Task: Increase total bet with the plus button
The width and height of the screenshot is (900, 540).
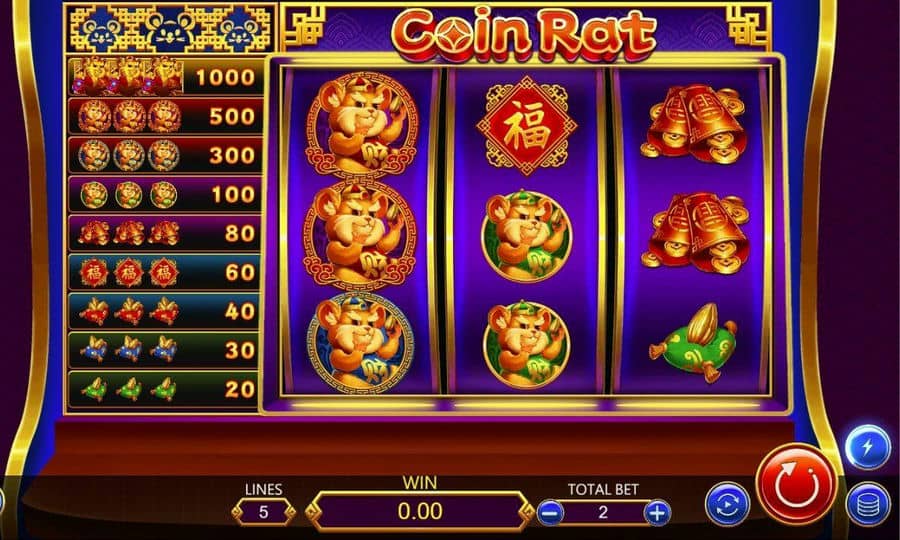Action: (x=656, y=513)
